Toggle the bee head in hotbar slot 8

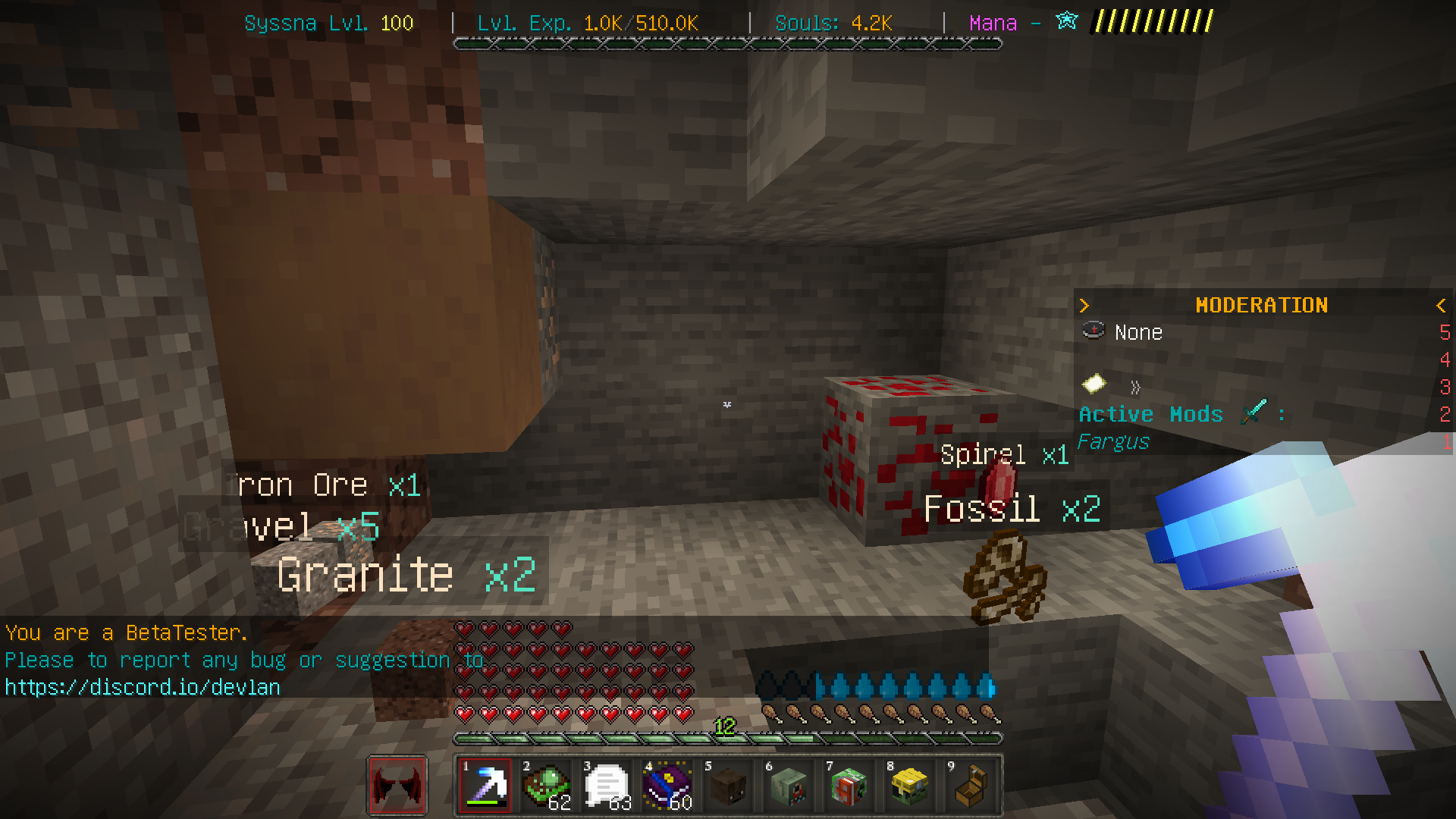908,785
